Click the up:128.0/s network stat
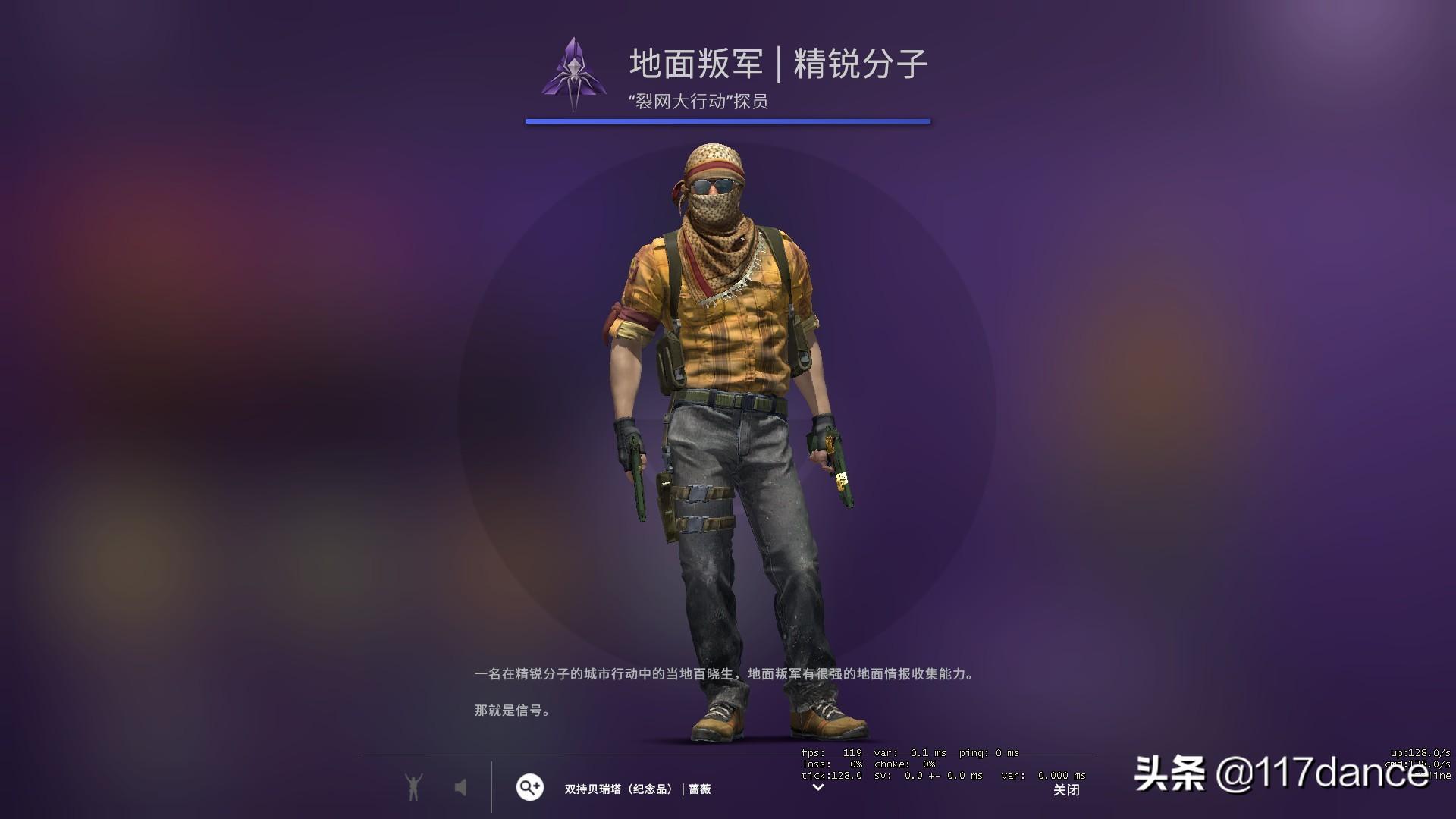Screen dimensions: 1456x819 point(1422,755)
